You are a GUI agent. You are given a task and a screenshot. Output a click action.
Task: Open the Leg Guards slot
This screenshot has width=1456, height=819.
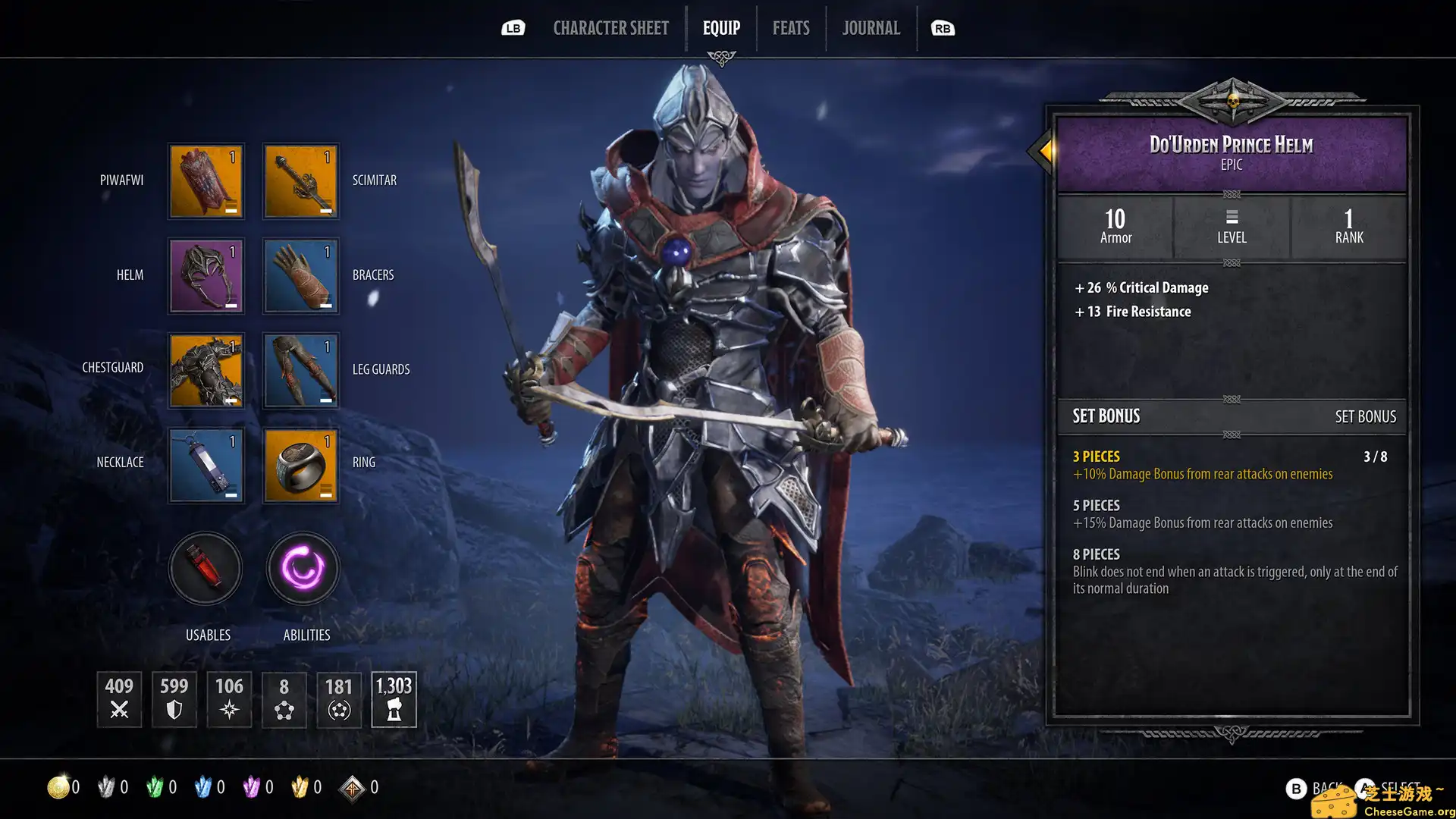(300, 370)
